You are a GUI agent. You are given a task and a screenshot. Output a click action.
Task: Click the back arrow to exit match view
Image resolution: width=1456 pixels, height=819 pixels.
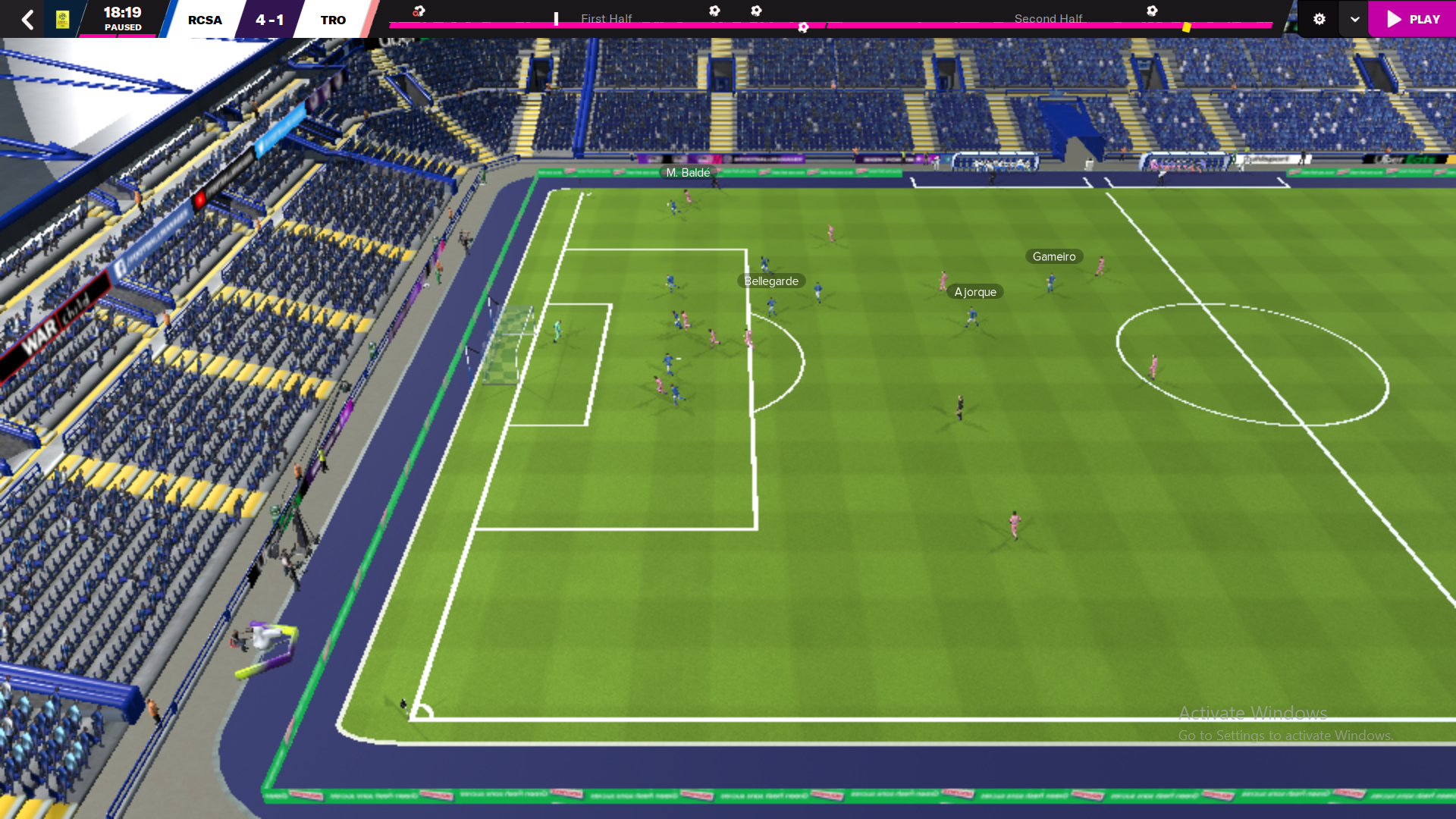coord(27,19)
